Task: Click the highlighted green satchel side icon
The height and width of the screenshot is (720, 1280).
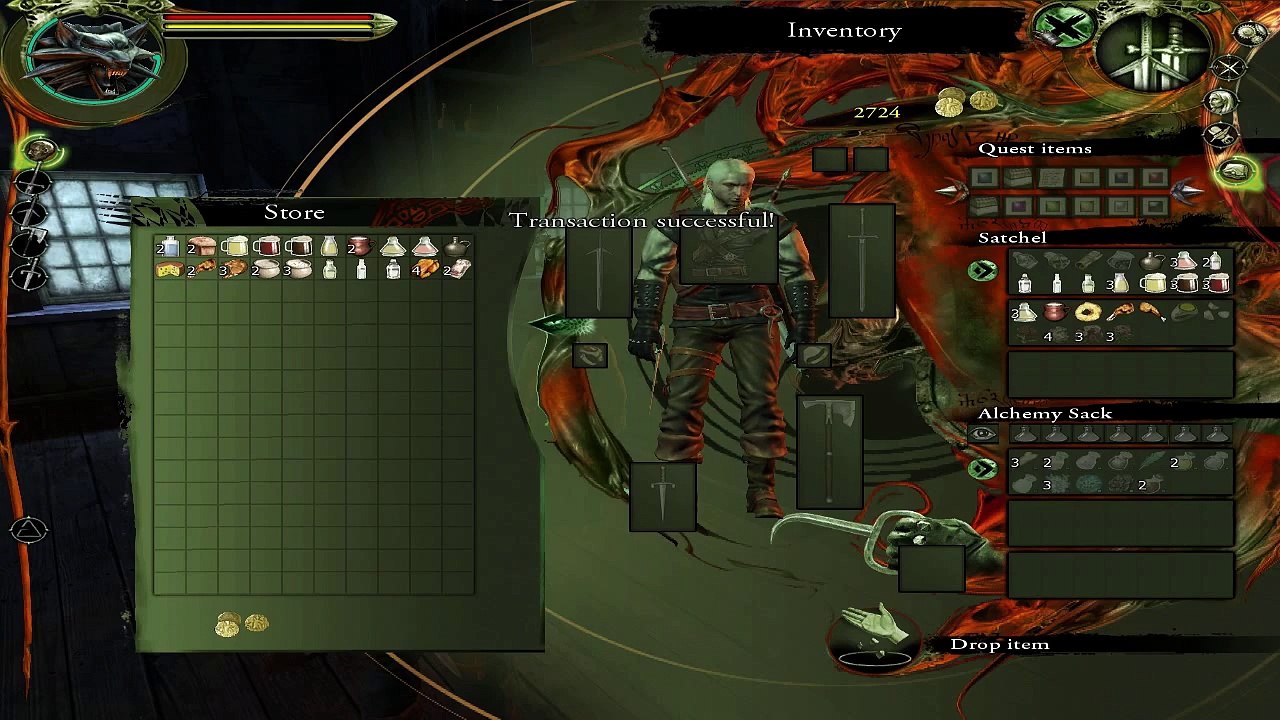Action: pos(1237,171)
